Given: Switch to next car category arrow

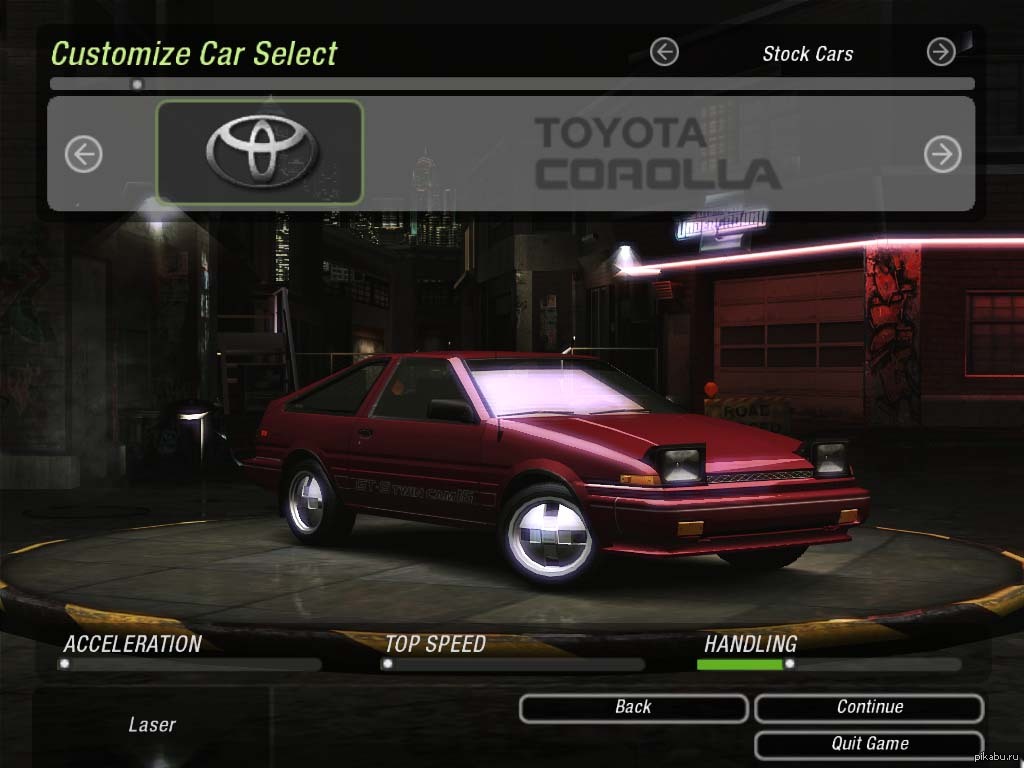Looking at the screenshot, I should 941,52.
